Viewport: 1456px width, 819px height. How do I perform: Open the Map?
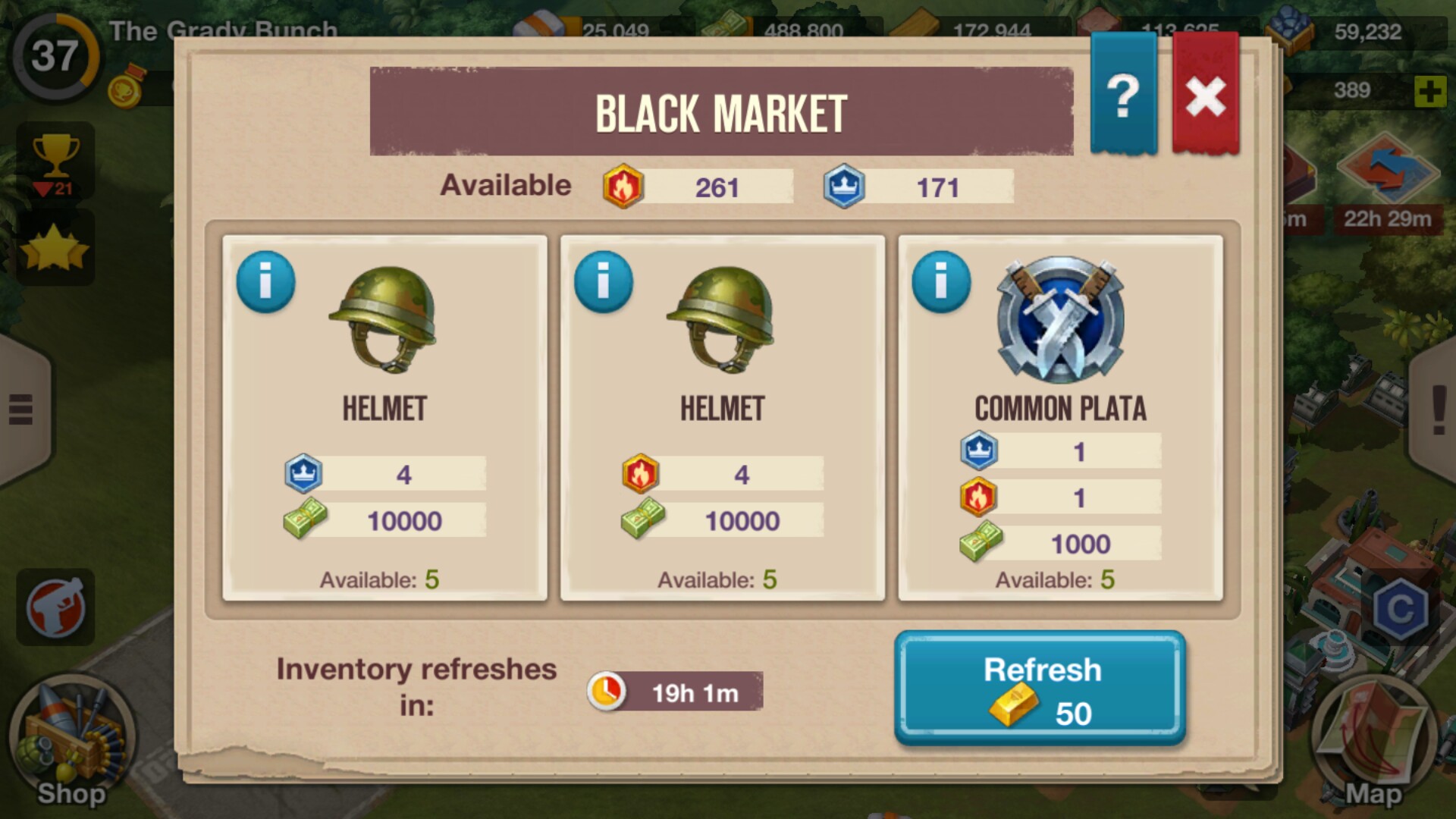[x=1373, y=743]
